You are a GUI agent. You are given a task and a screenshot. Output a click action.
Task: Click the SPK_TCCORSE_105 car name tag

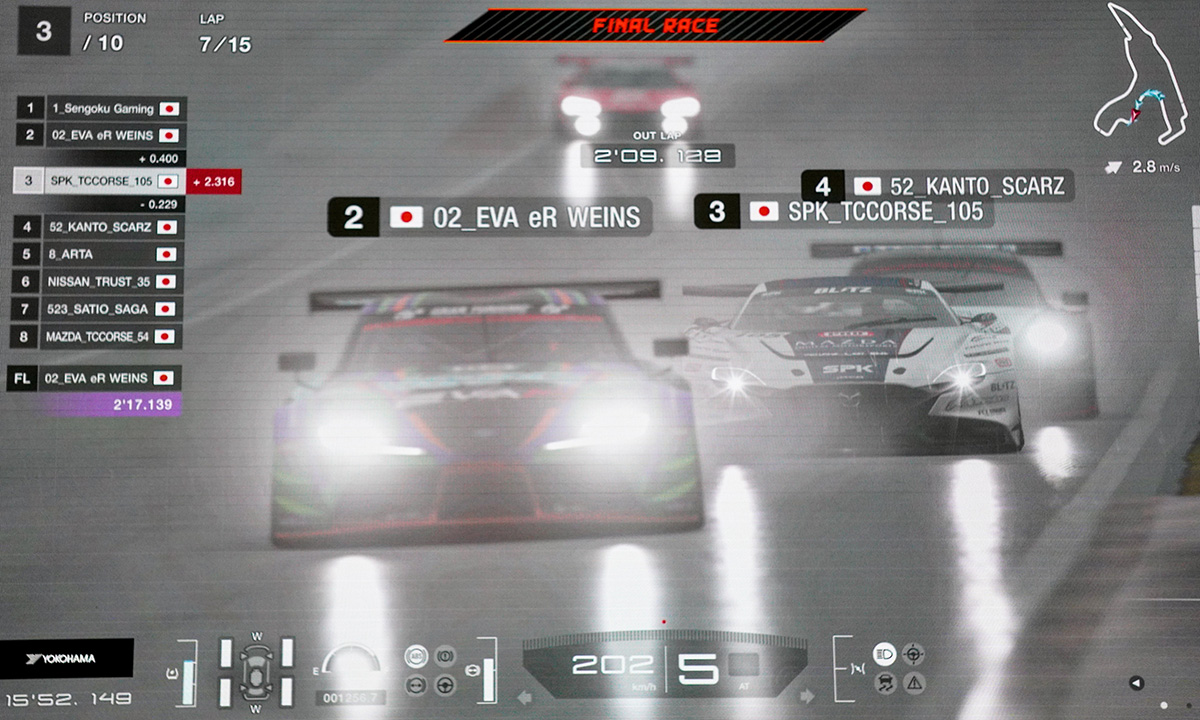tap(843, 212)
